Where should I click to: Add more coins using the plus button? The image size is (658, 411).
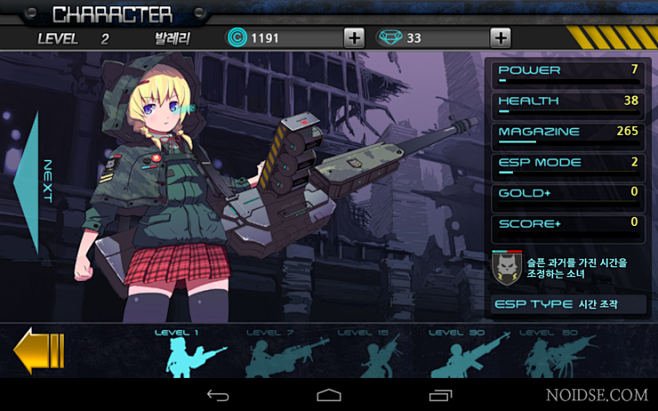pyautogui.click(x=353, y=38)
